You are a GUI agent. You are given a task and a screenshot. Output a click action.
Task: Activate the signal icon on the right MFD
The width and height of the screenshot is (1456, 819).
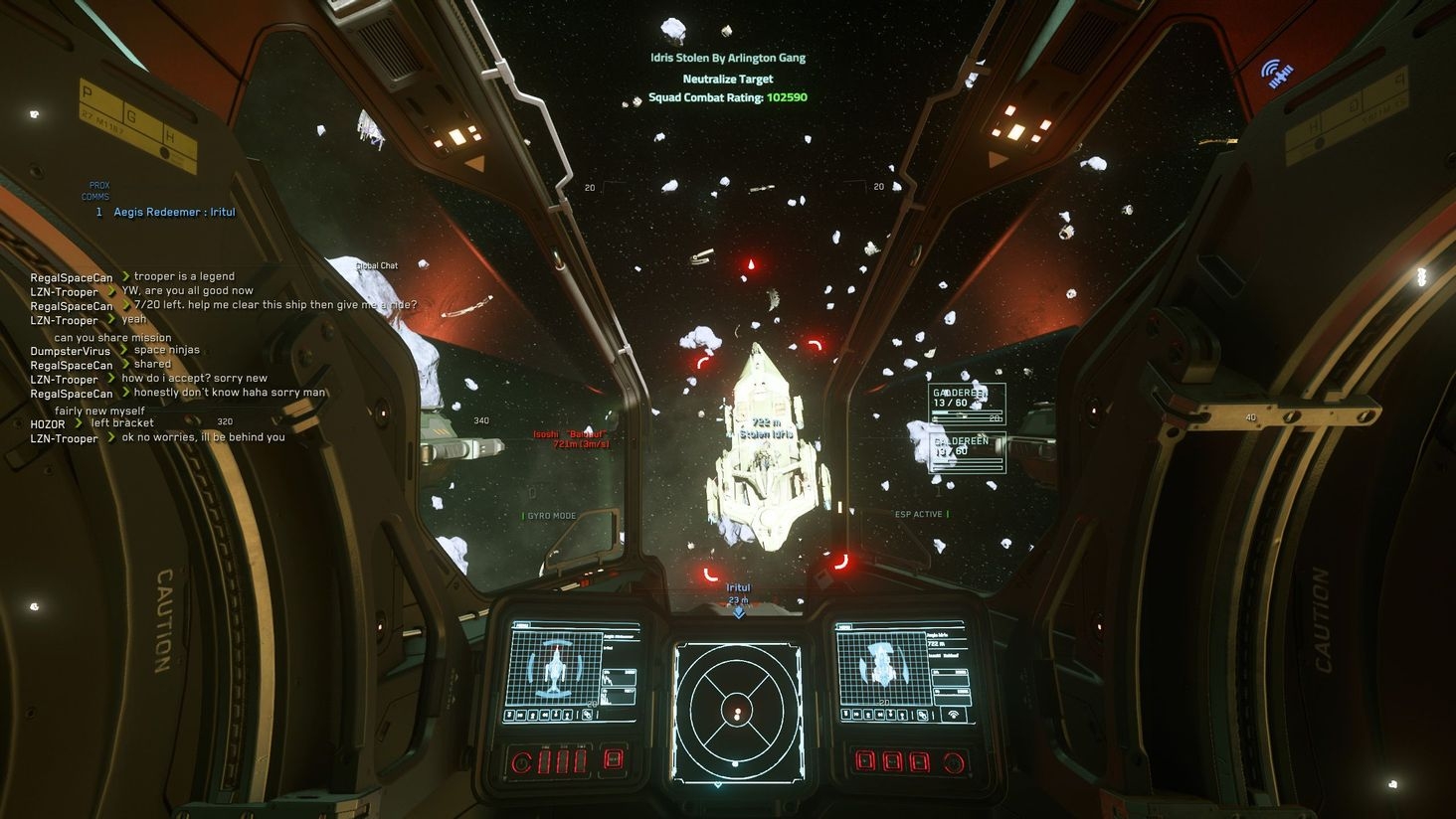[x=953, y=715]
